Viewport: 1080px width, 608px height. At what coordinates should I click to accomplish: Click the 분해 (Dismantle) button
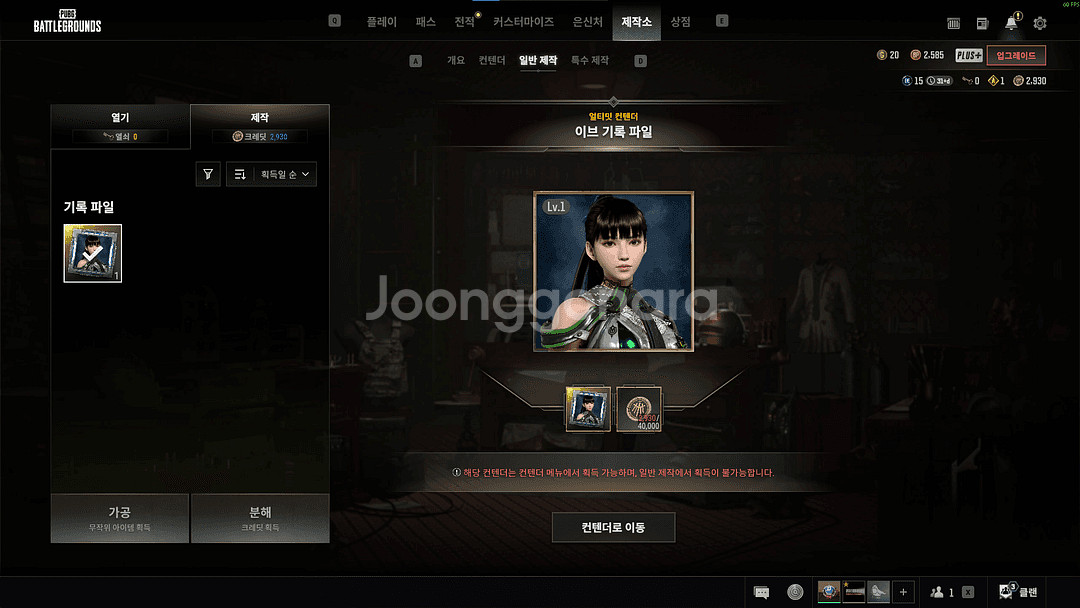pyautogui.click(x=260, y=517)
